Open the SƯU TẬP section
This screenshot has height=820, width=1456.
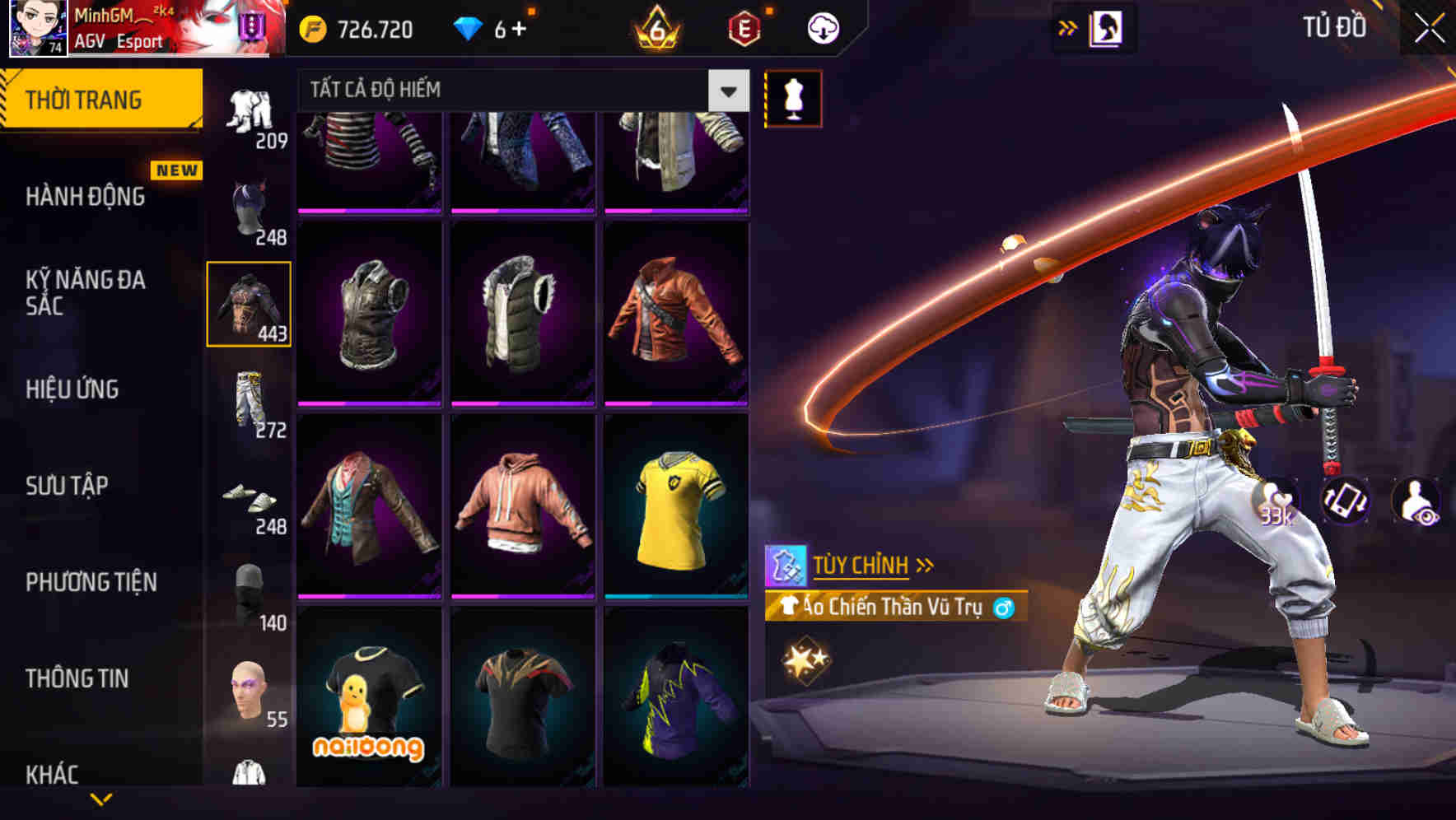click(x=68, y=486)
